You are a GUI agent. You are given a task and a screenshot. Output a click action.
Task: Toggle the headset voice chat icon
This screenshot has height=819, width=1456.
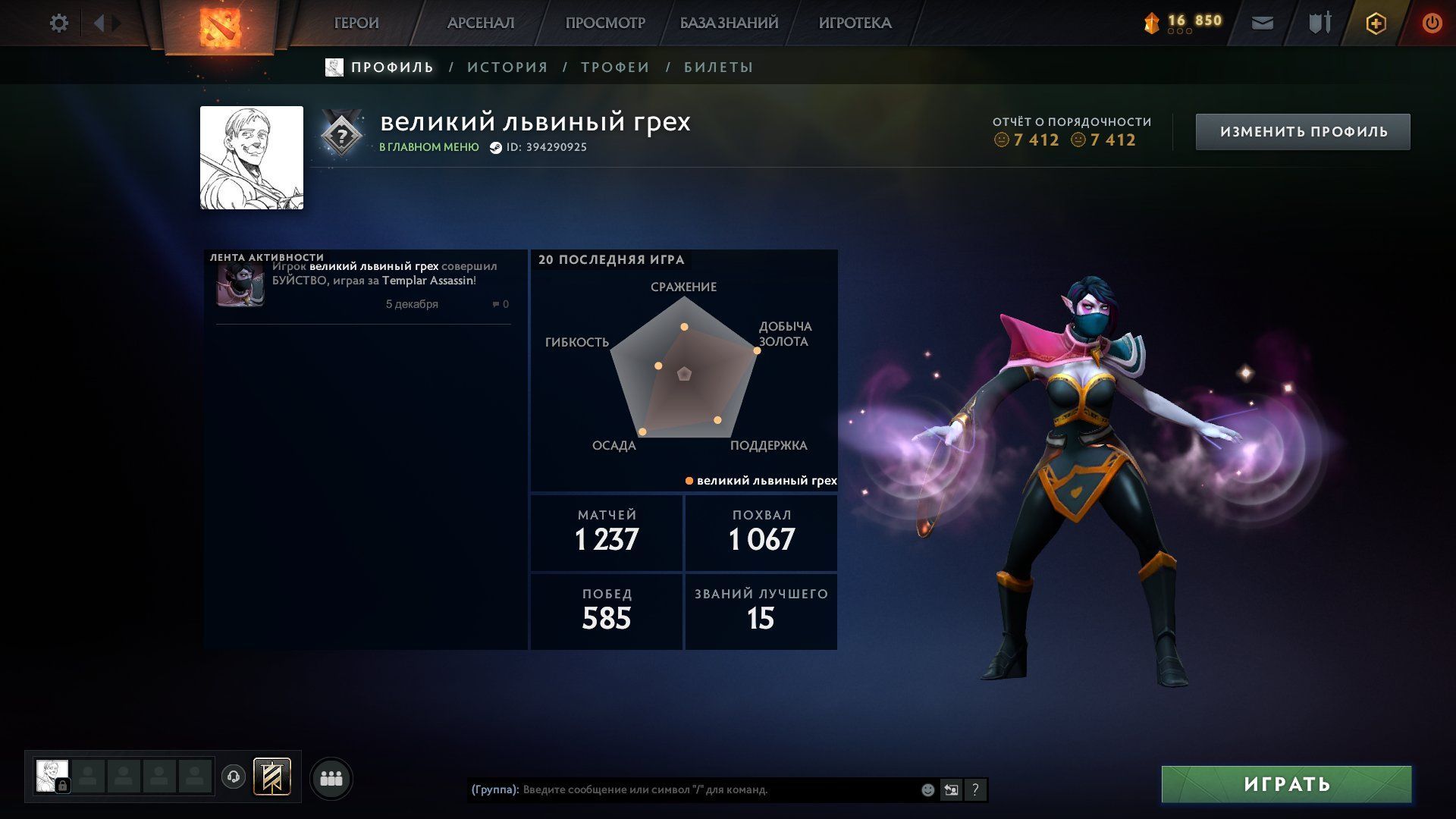click(234, 777)
